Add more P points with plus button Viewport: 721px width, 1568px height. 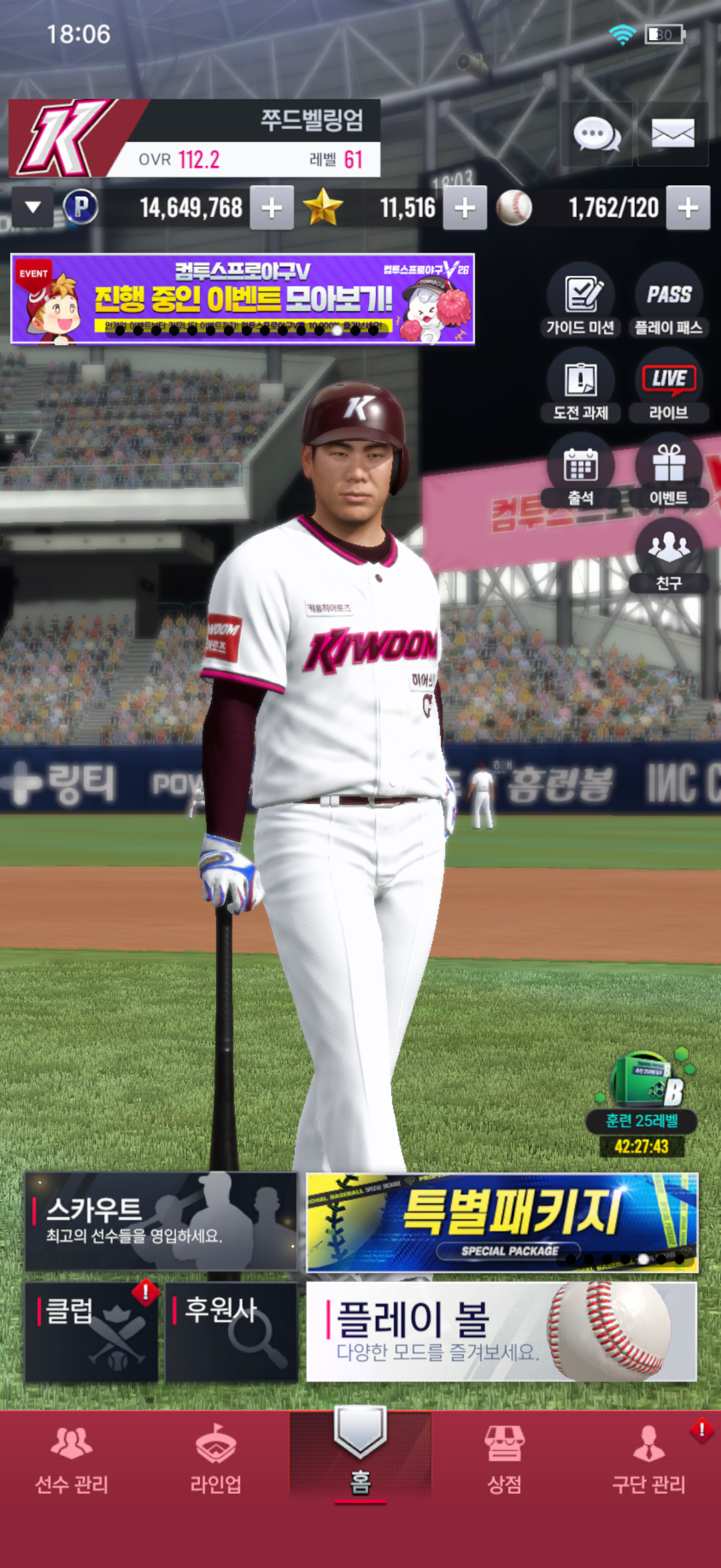(x=271, y=208)
